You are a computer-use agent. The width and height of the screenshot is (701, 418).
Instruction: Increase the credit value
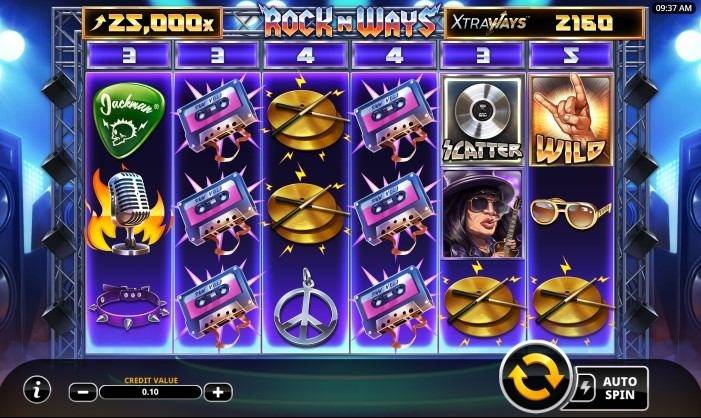220,392
